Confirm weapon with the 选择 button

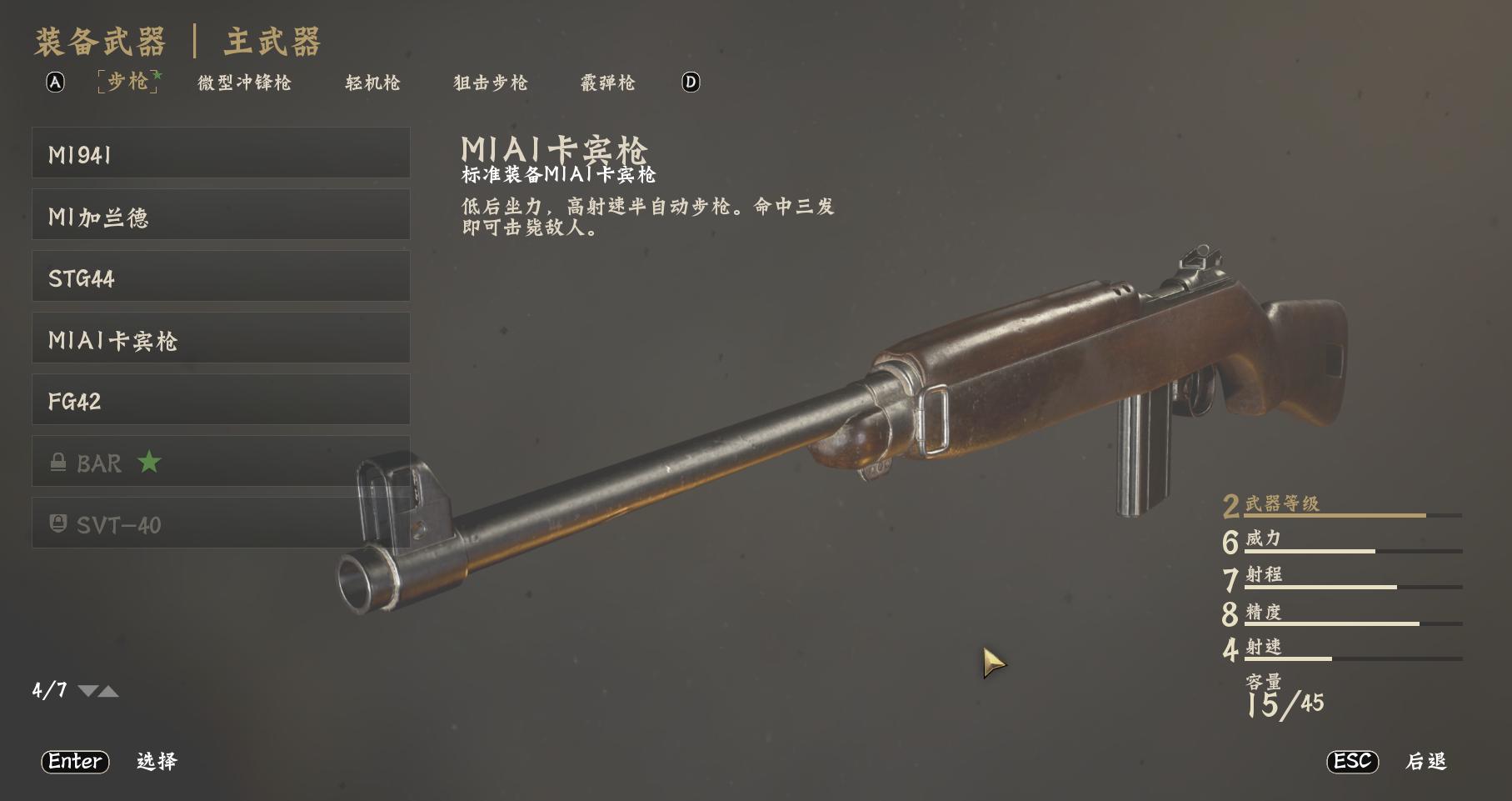[x=157, y=761]
